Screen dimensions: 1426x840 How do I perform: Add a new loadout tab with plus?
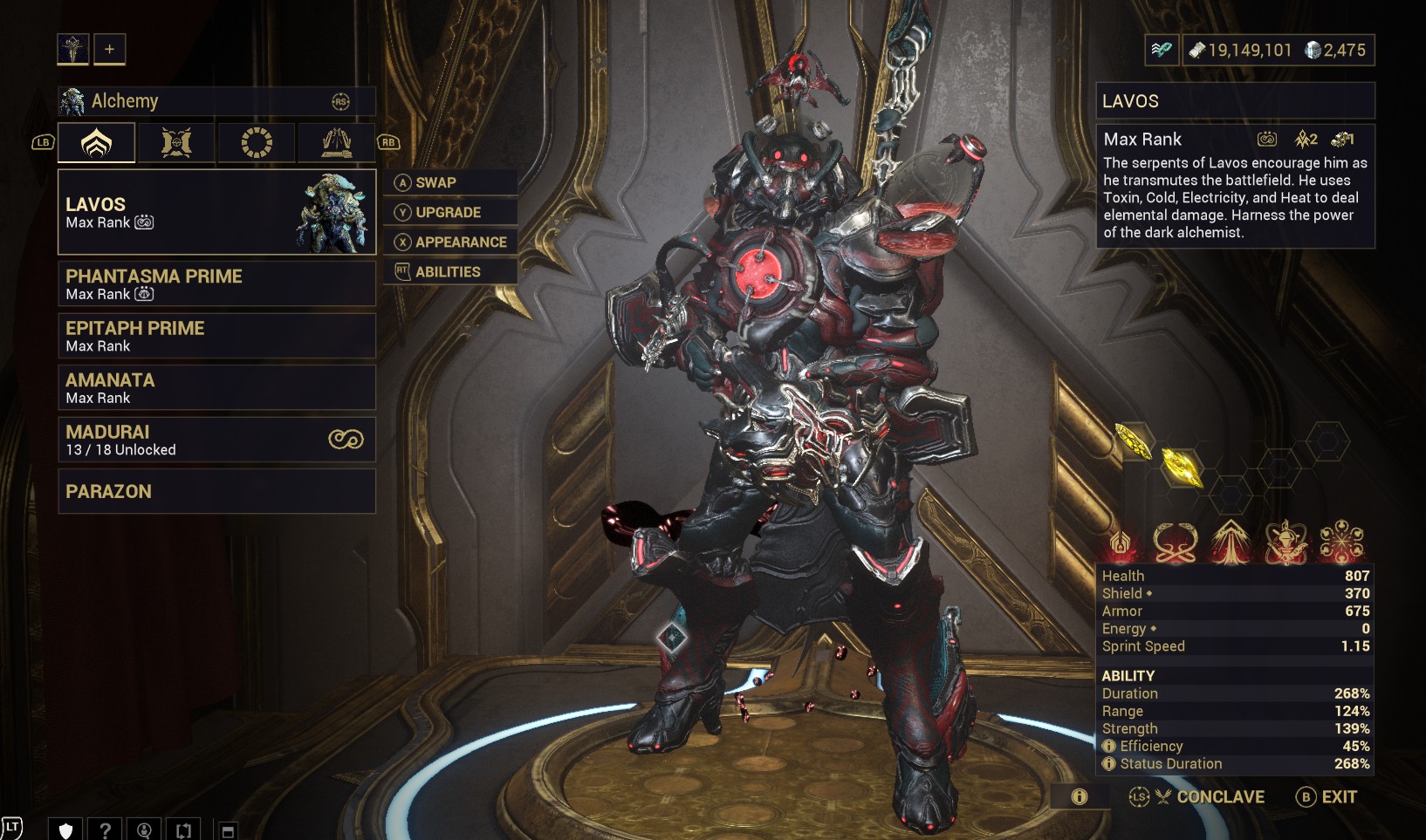click(x=110, y=50)
